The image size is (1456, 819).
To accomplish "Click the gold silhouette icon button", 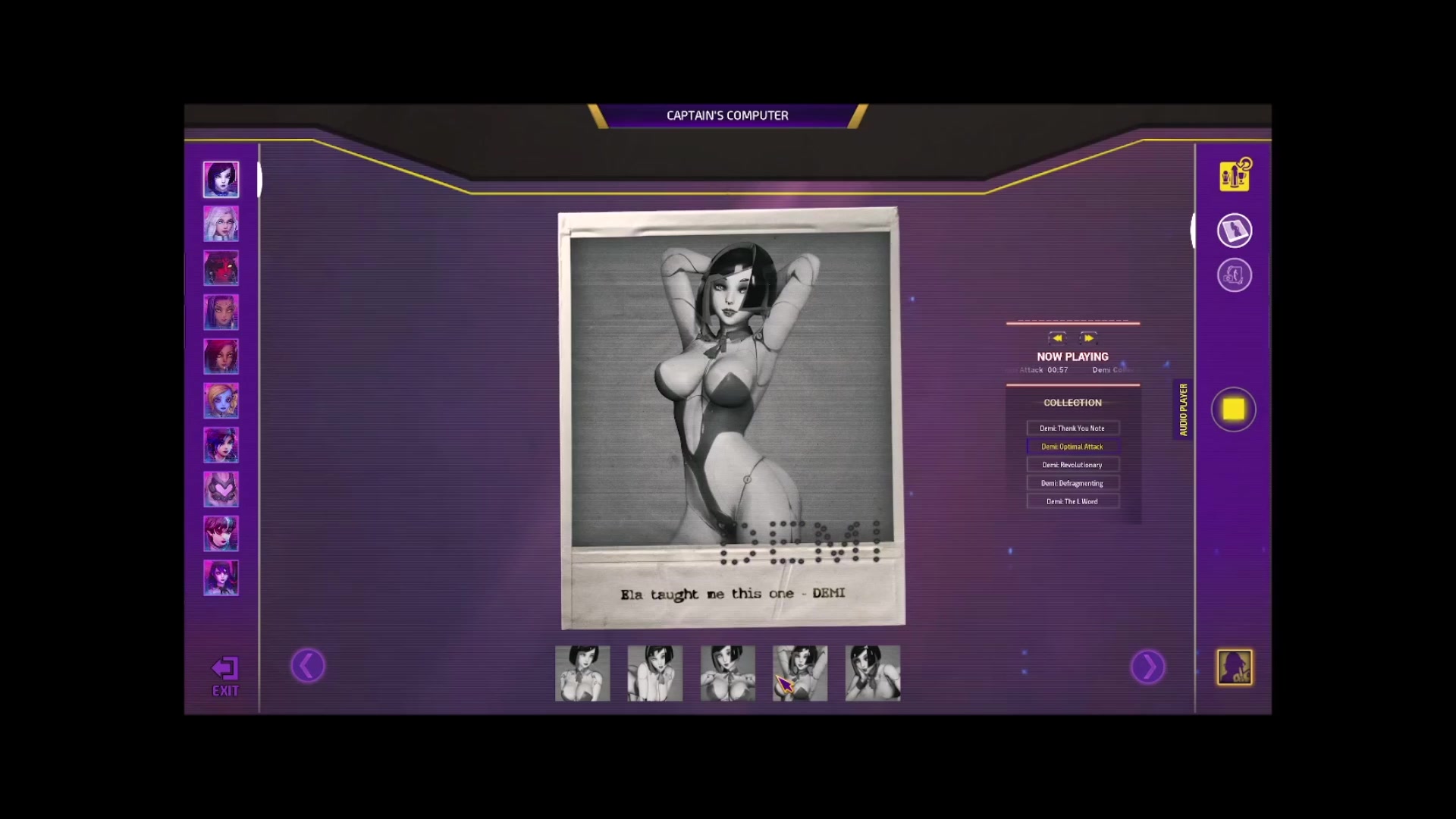I will [x=1235, y=667].
